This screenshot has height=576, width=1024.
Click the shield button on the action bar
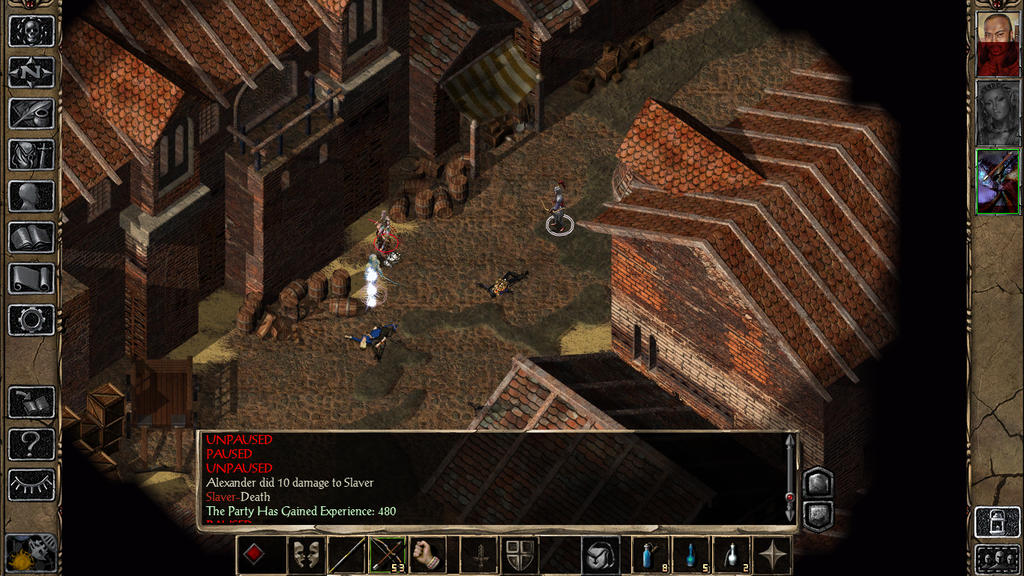pos(519,555)
